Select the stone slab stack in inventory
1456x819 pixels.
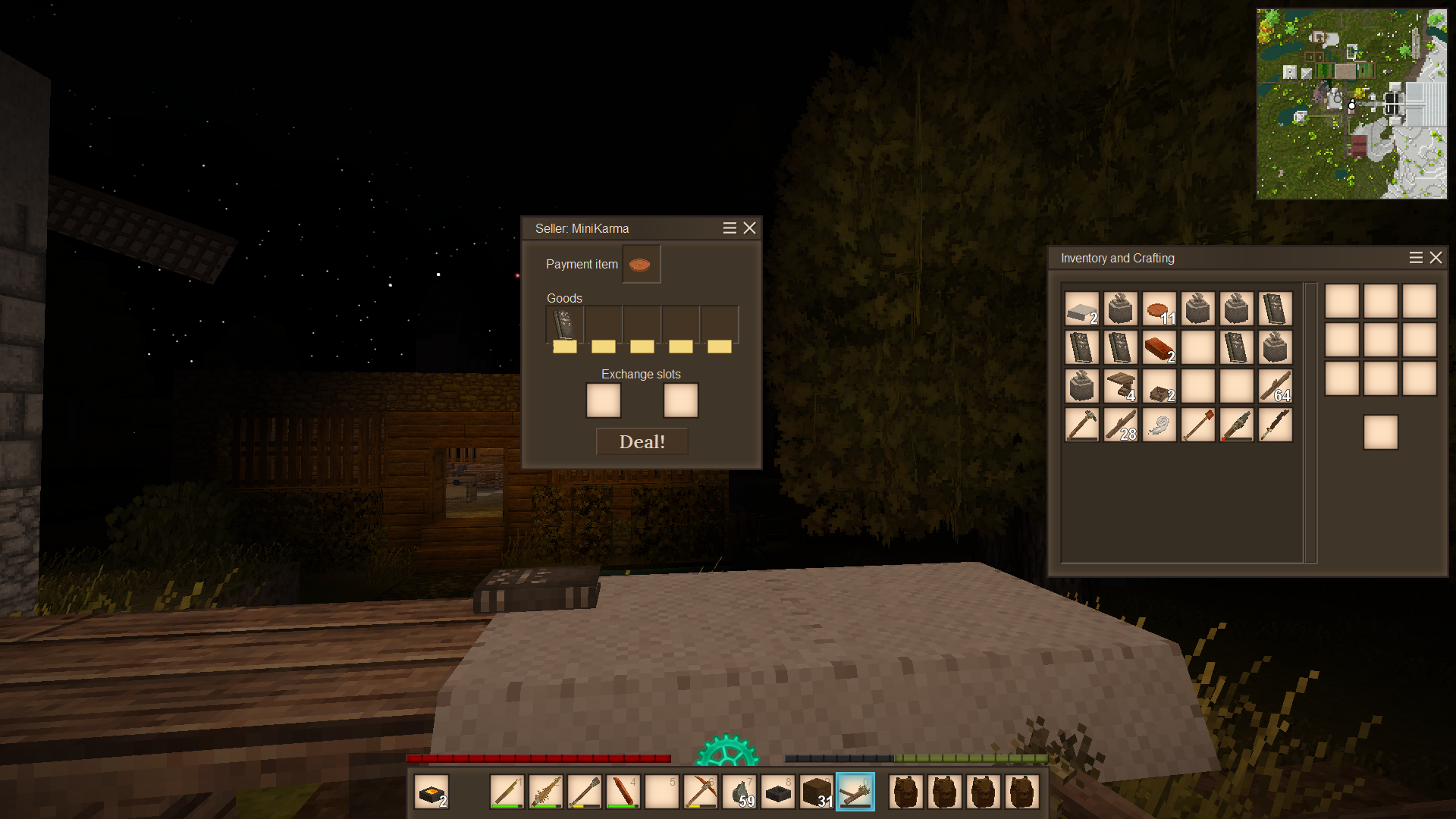(x=1081, y=309)
